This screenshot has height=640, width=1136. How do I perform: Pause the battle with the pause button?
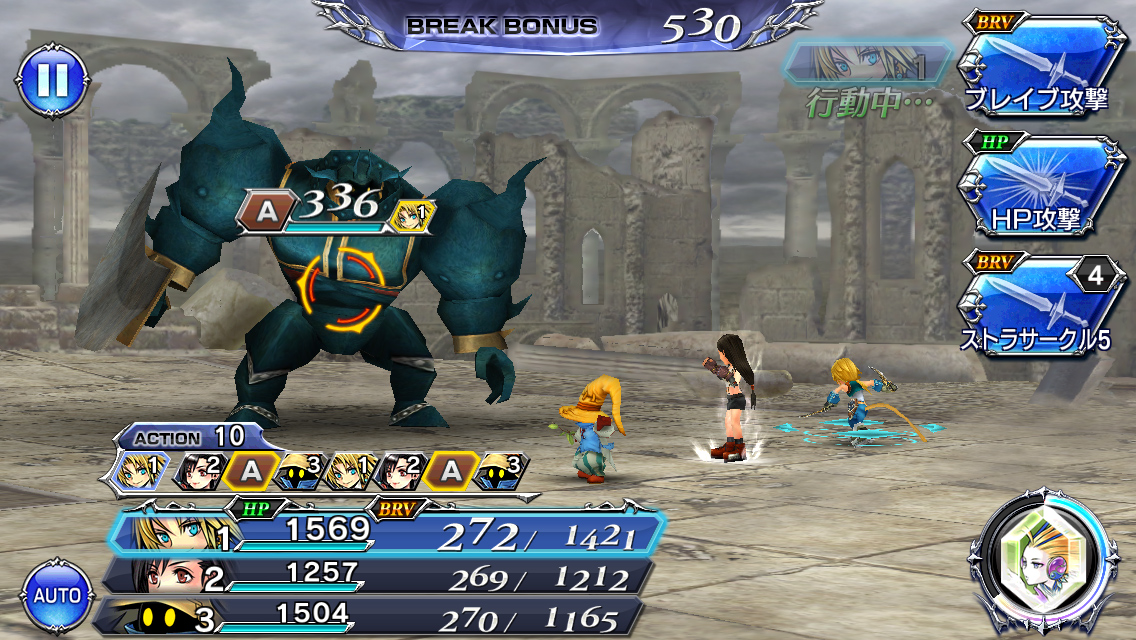tap(50, 79)
